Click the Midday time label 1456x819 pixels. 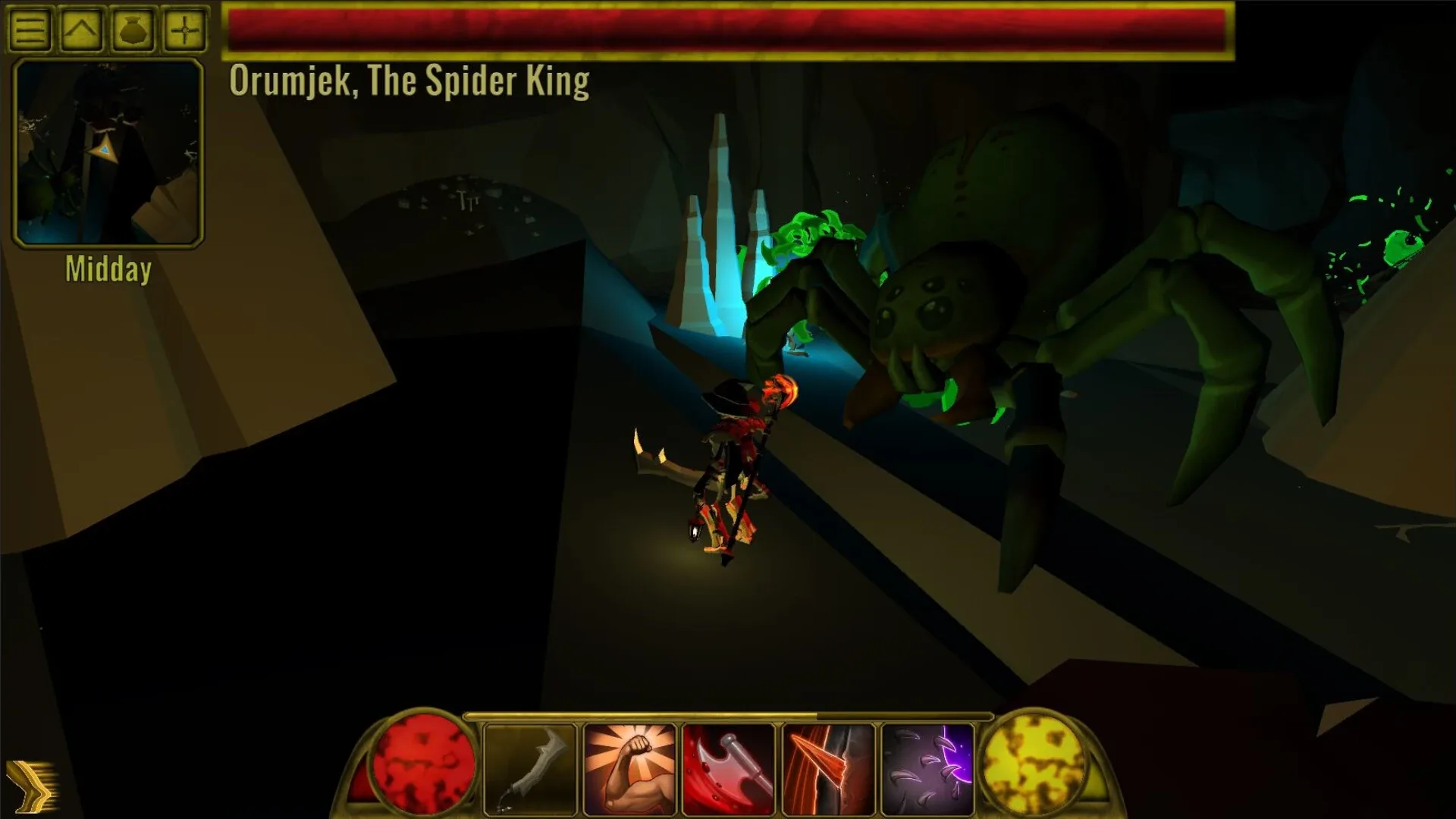108,269
